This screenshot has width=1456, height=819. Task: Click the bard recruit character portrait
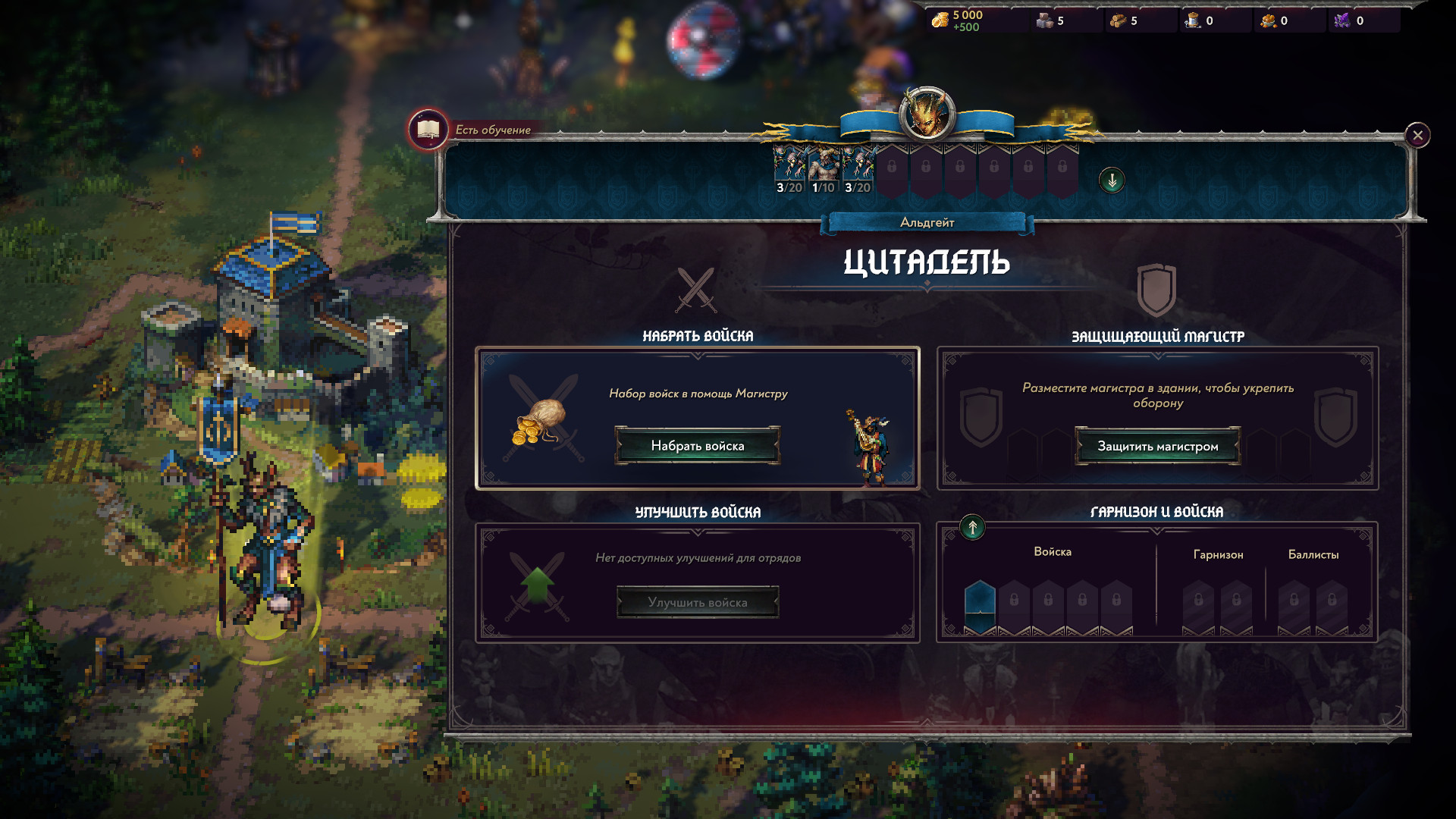(x=871, y=447)
